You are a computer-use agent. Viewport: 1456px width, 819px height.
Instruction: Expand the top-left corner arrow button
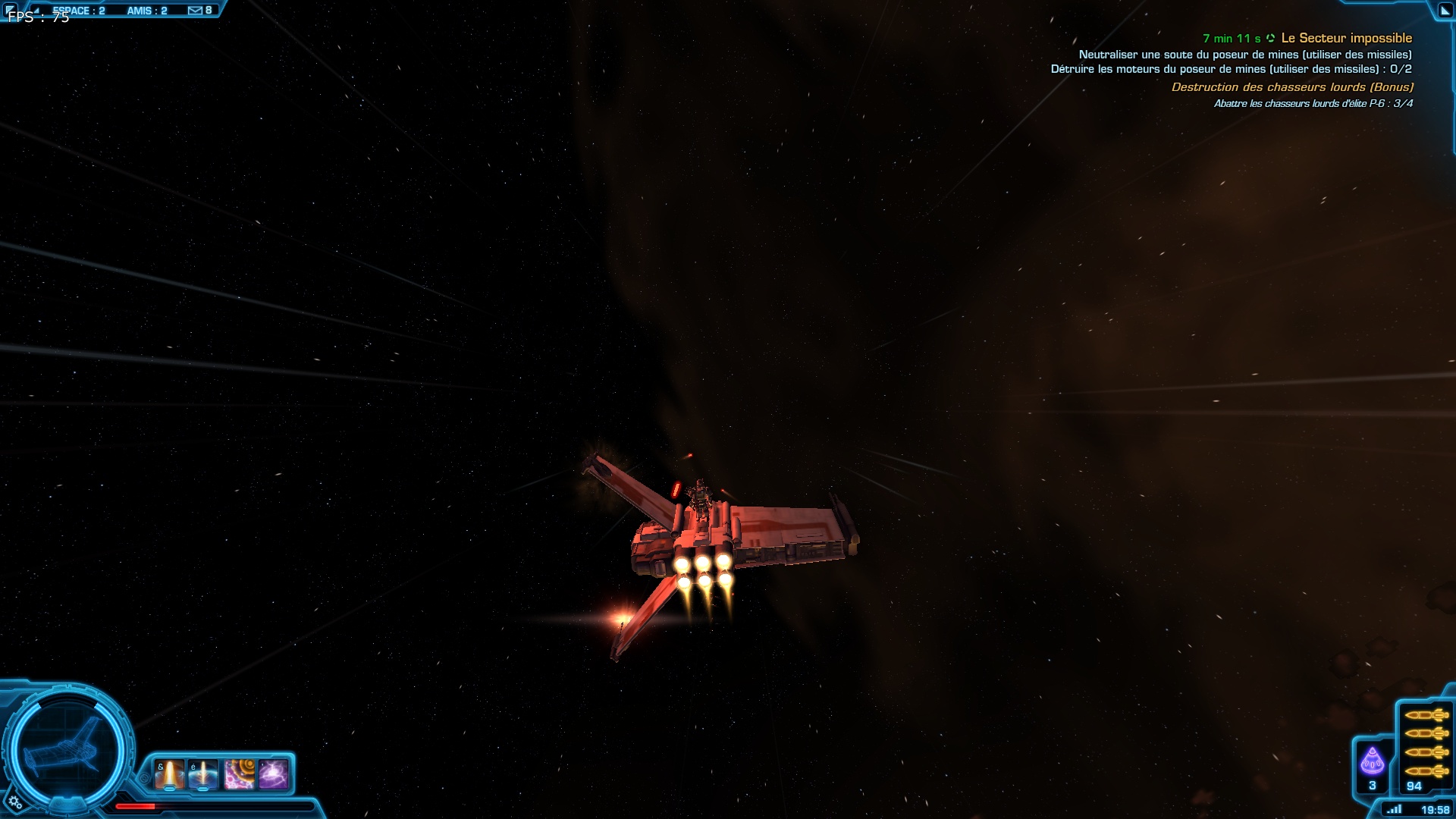(9, 9)
